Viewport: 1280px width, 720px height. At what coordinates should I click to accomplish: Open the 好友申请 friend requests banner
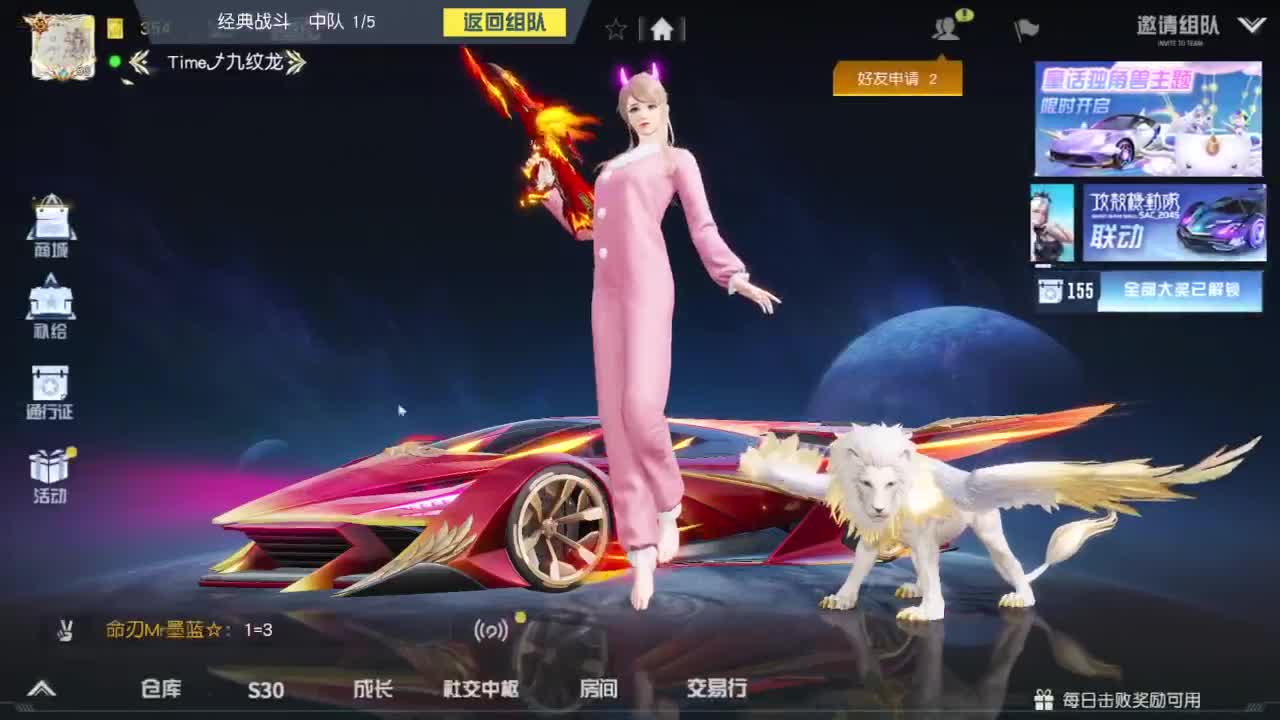click(897, 78)
